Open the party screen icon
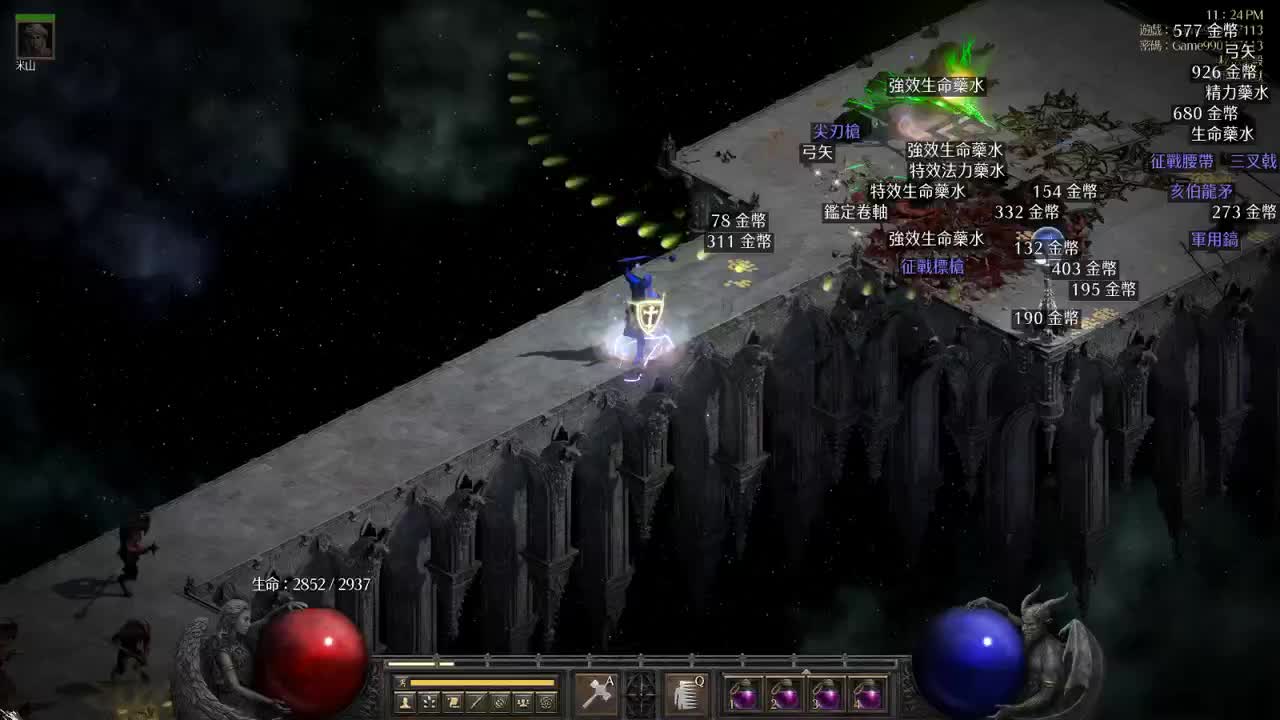Viewport: 1280px width, 720px height. pyautogui.click(x=522, y=701)
